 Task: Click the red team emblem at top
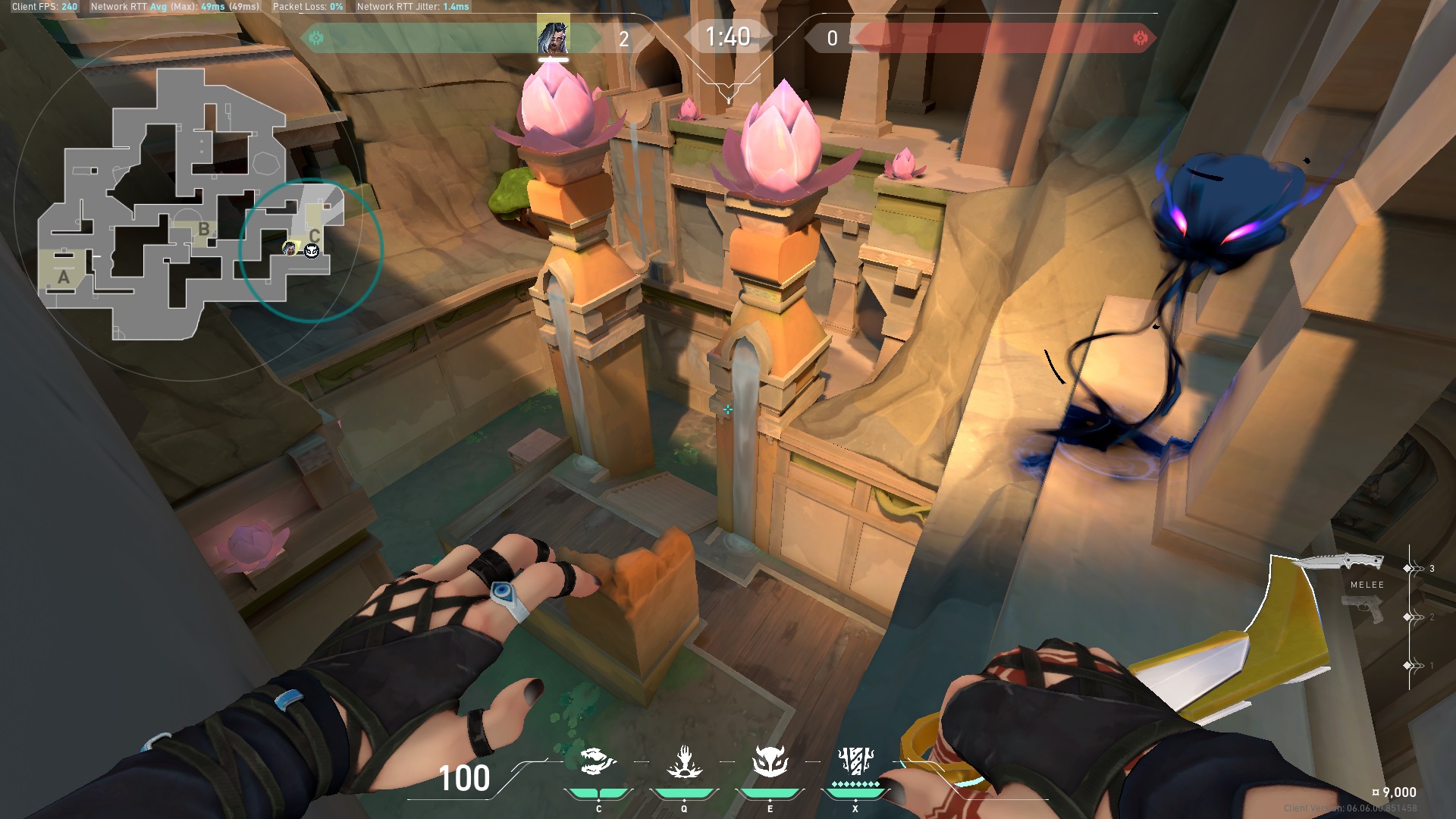(1139, 38)
